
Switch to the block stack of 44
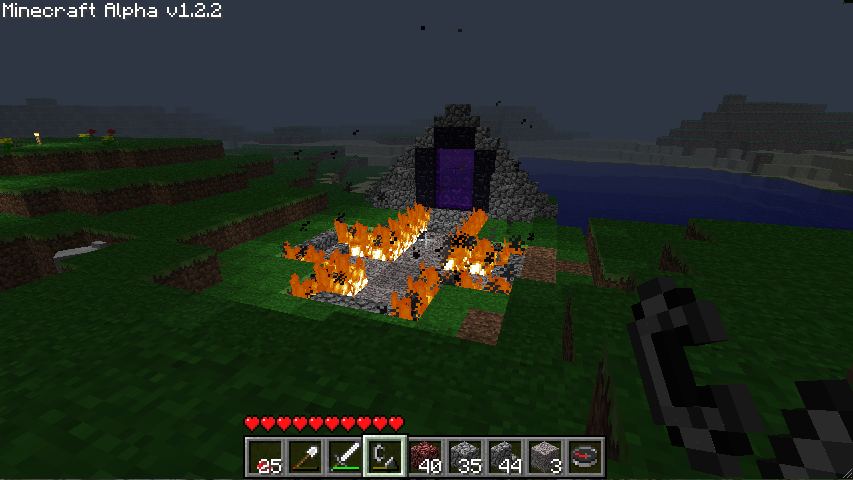[505, 457]
